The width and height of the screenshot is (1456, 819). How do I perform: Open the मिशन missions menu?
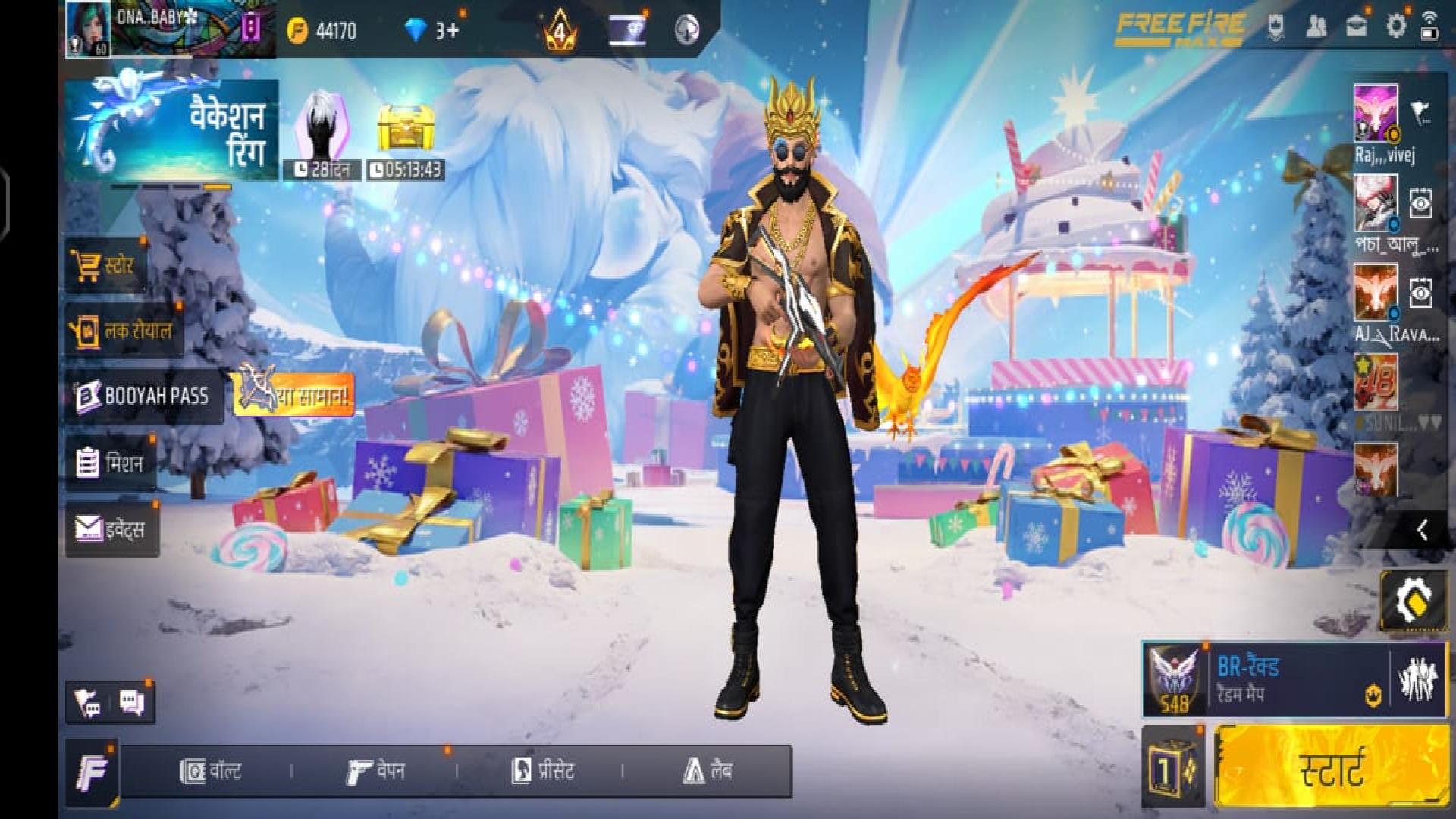[111, 463]
